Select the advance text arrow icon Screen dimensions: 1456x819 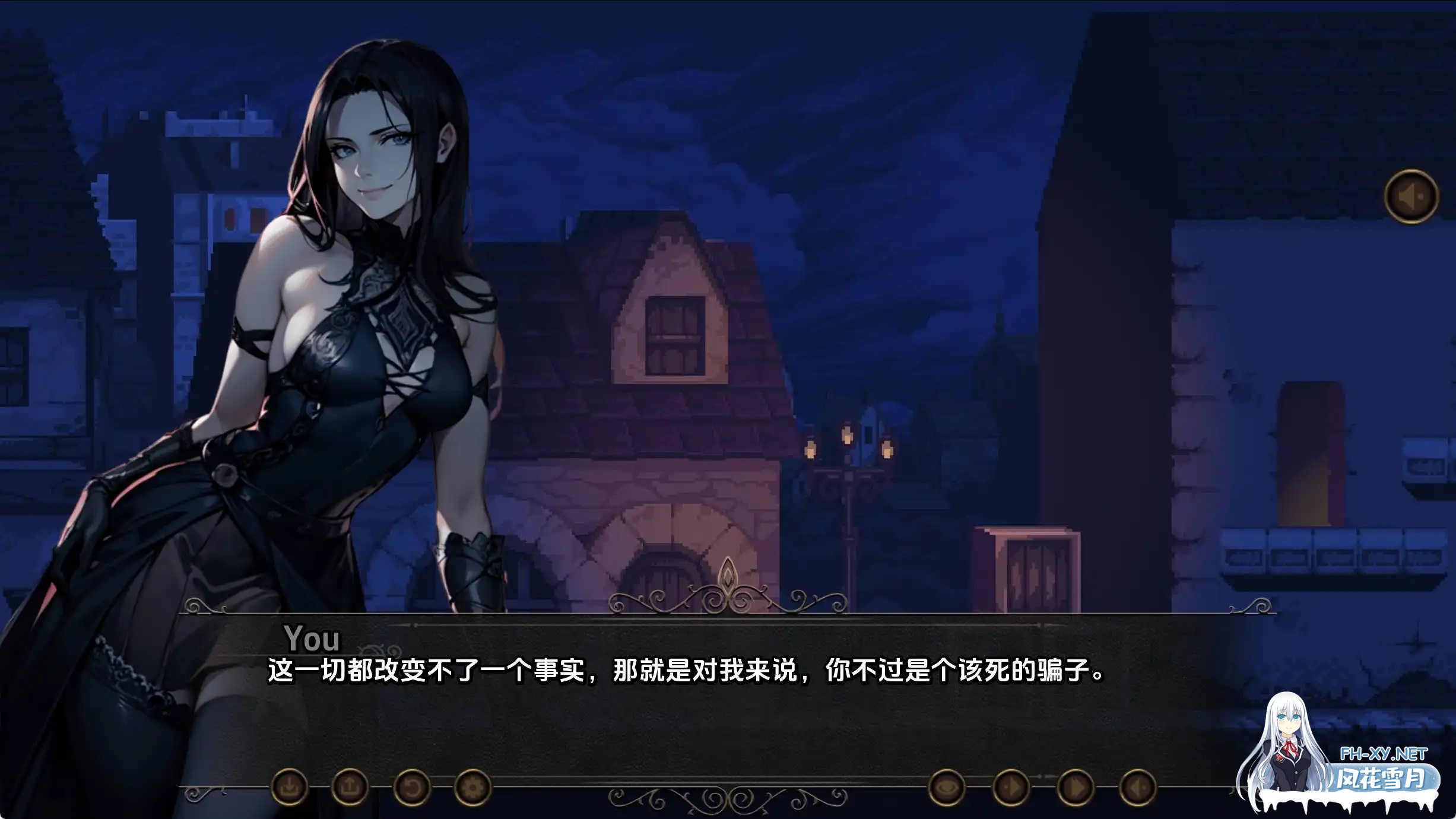pyautogui.click(x=1138, y=789)
